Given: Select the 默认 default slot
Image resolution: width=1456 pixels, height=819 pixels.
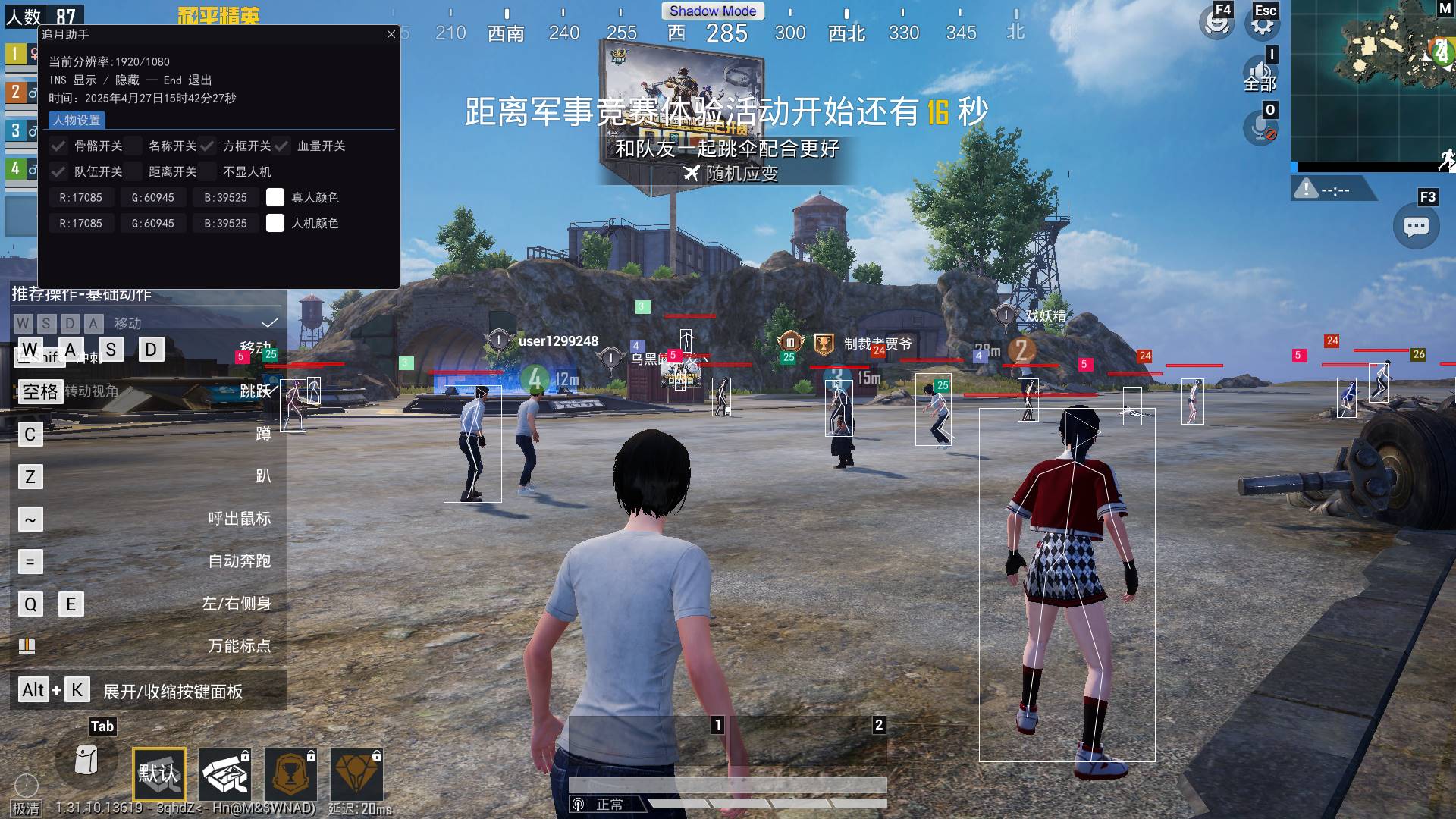Looking at the screenshot, I should pyautogui.click(x=158, y=773).
